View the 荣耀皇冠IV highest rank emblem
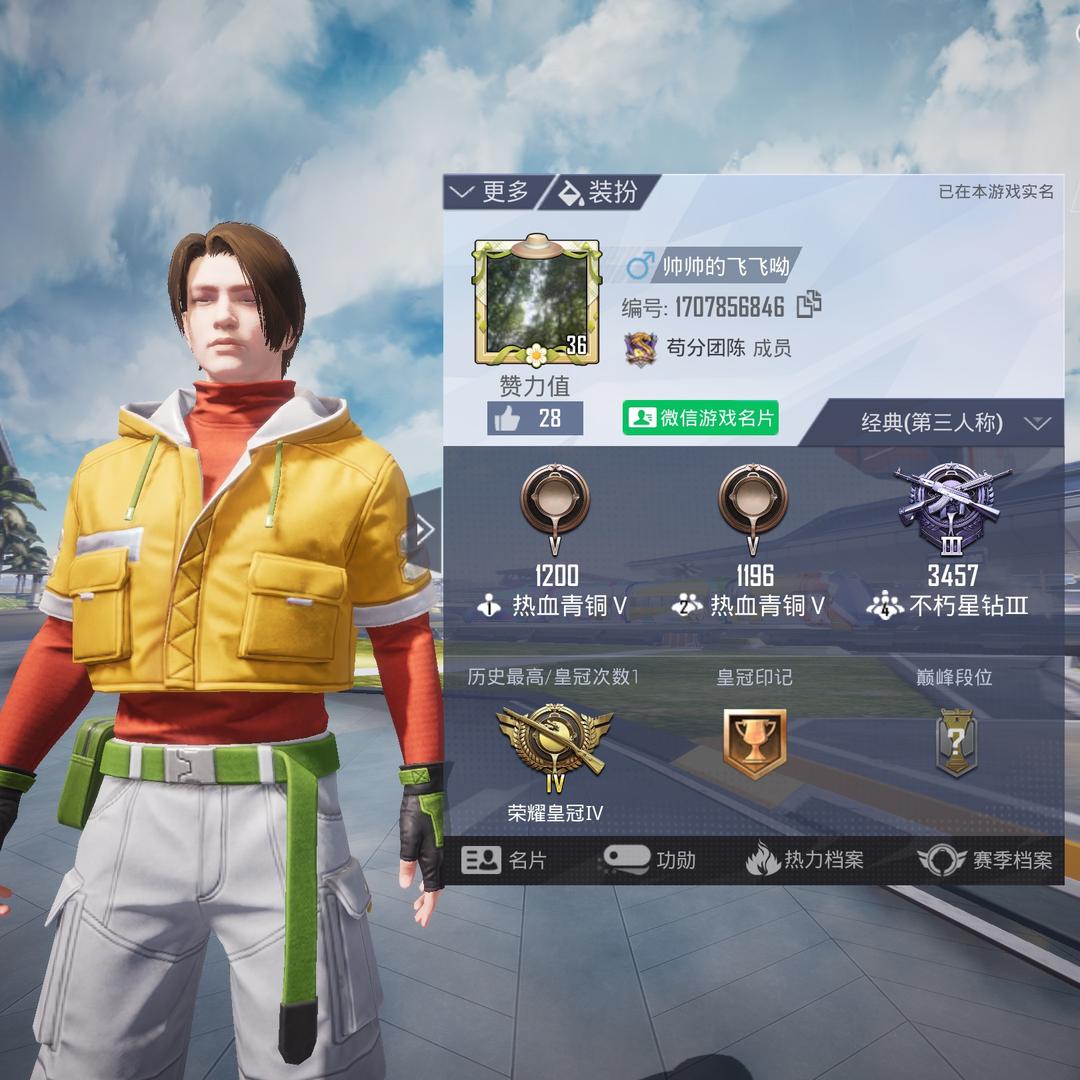Screen dimensions: 1080x1080 [x=554, y=745]
